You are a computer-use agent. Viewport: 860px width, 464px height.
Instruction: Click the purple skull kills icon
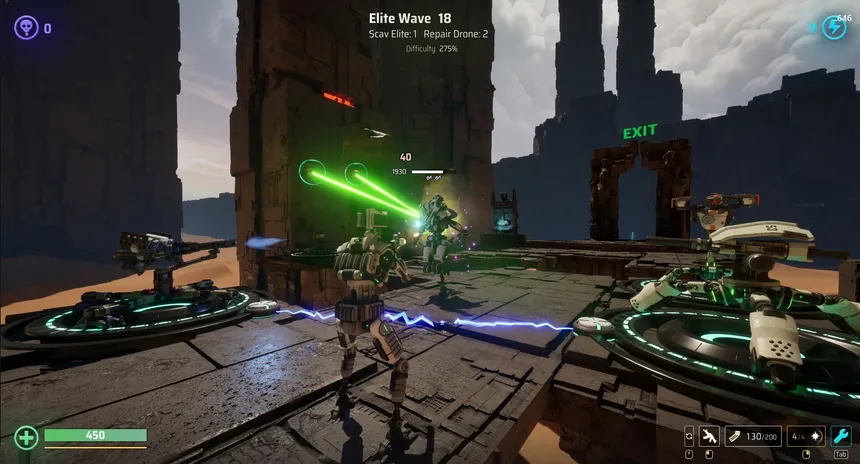click(x=26, y=28)
